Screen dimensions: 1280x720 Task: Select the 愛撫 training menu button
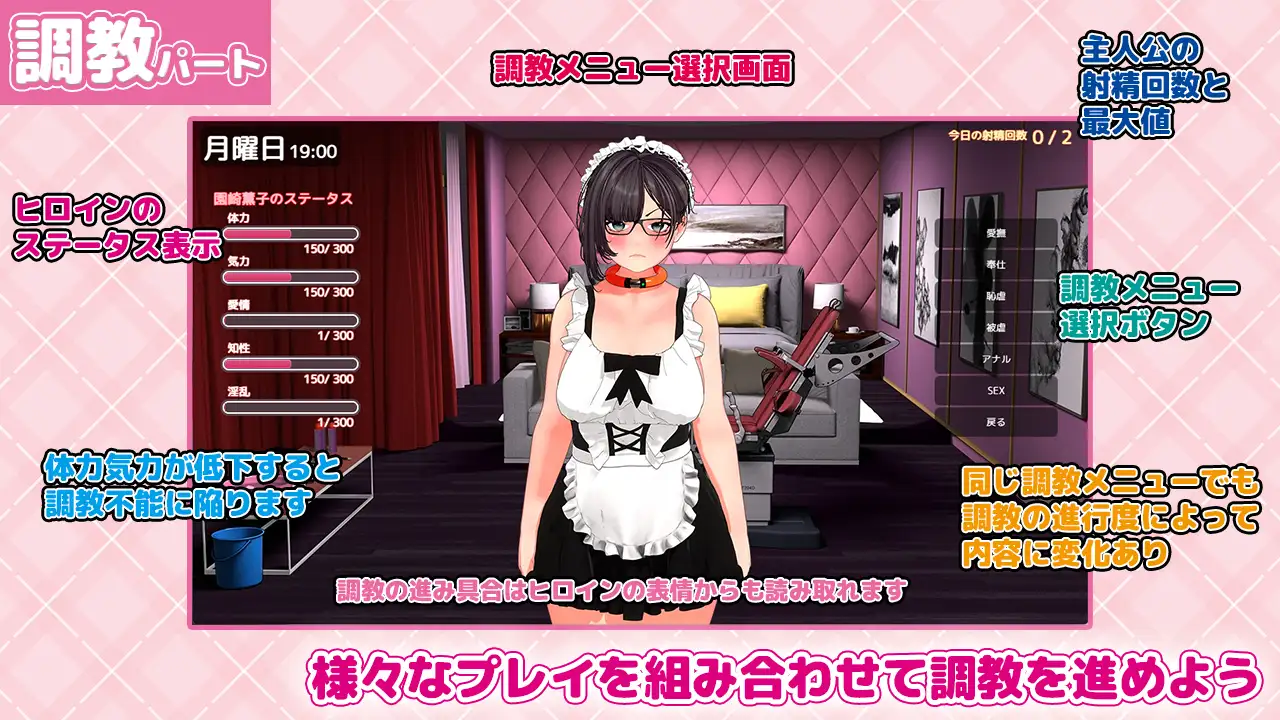[x=997, y=234]
